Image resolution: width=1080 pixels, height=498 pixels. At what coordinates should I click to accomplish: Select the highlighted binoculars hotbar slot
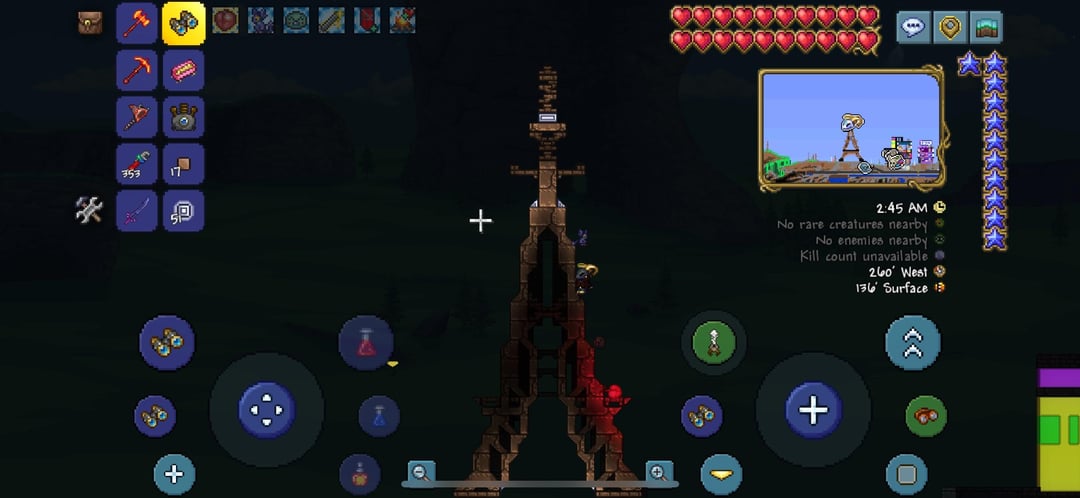click(184, 24)
